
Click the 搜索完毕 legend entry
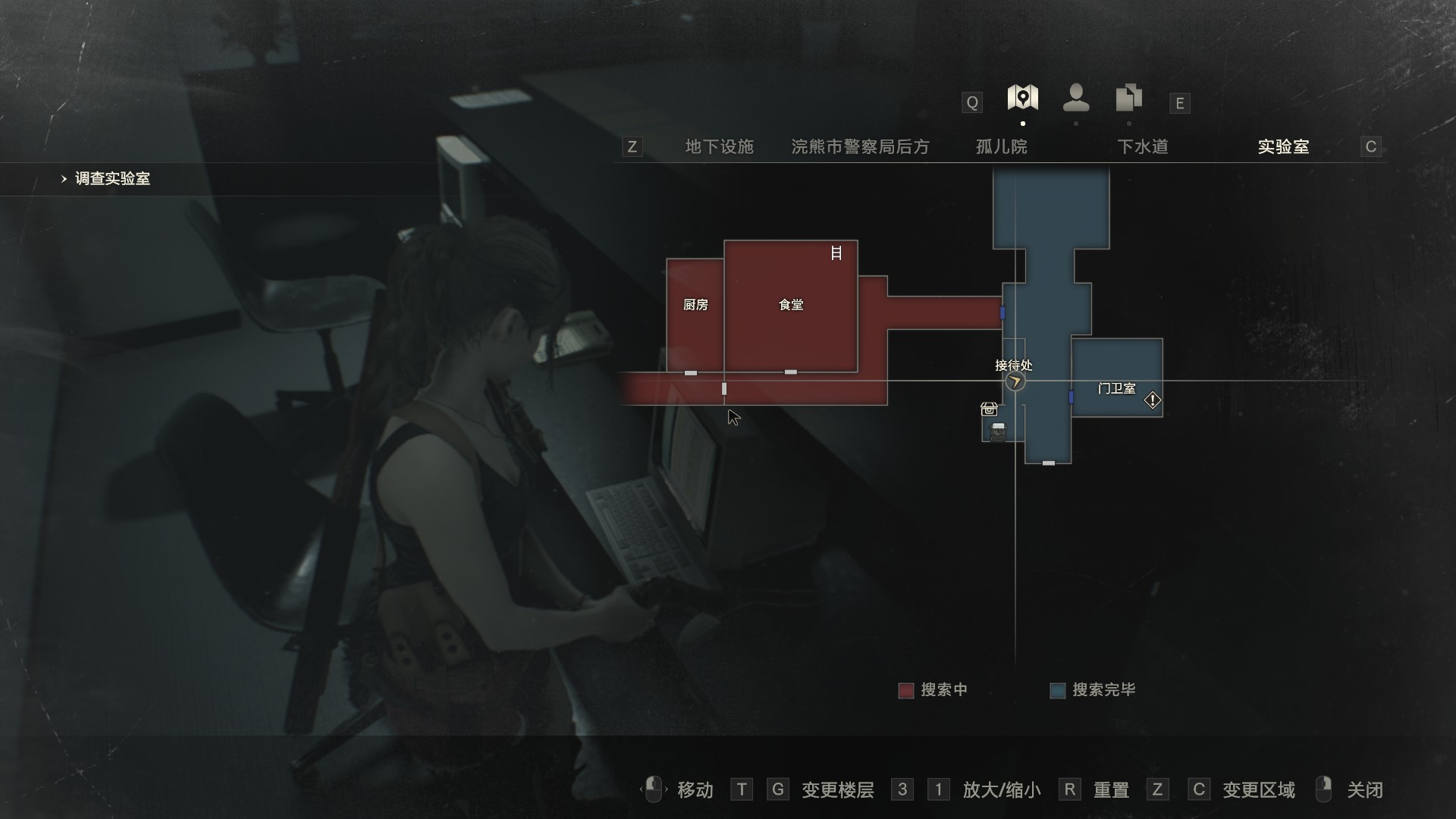pyautogui.click(x=1093, y=690)
